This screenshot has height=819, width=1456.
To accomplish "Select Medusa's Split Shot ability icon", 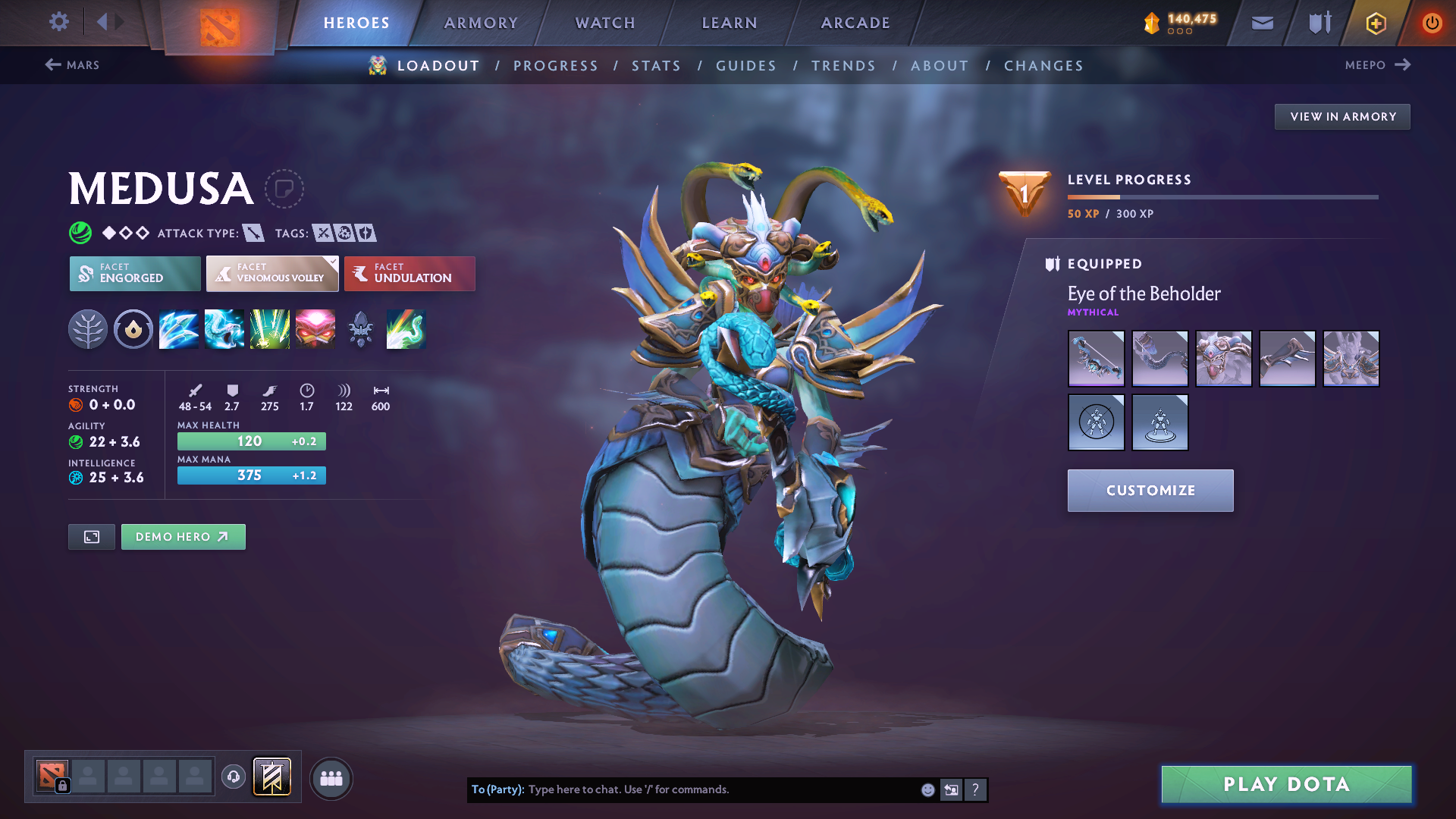I will tap(179, 329).
